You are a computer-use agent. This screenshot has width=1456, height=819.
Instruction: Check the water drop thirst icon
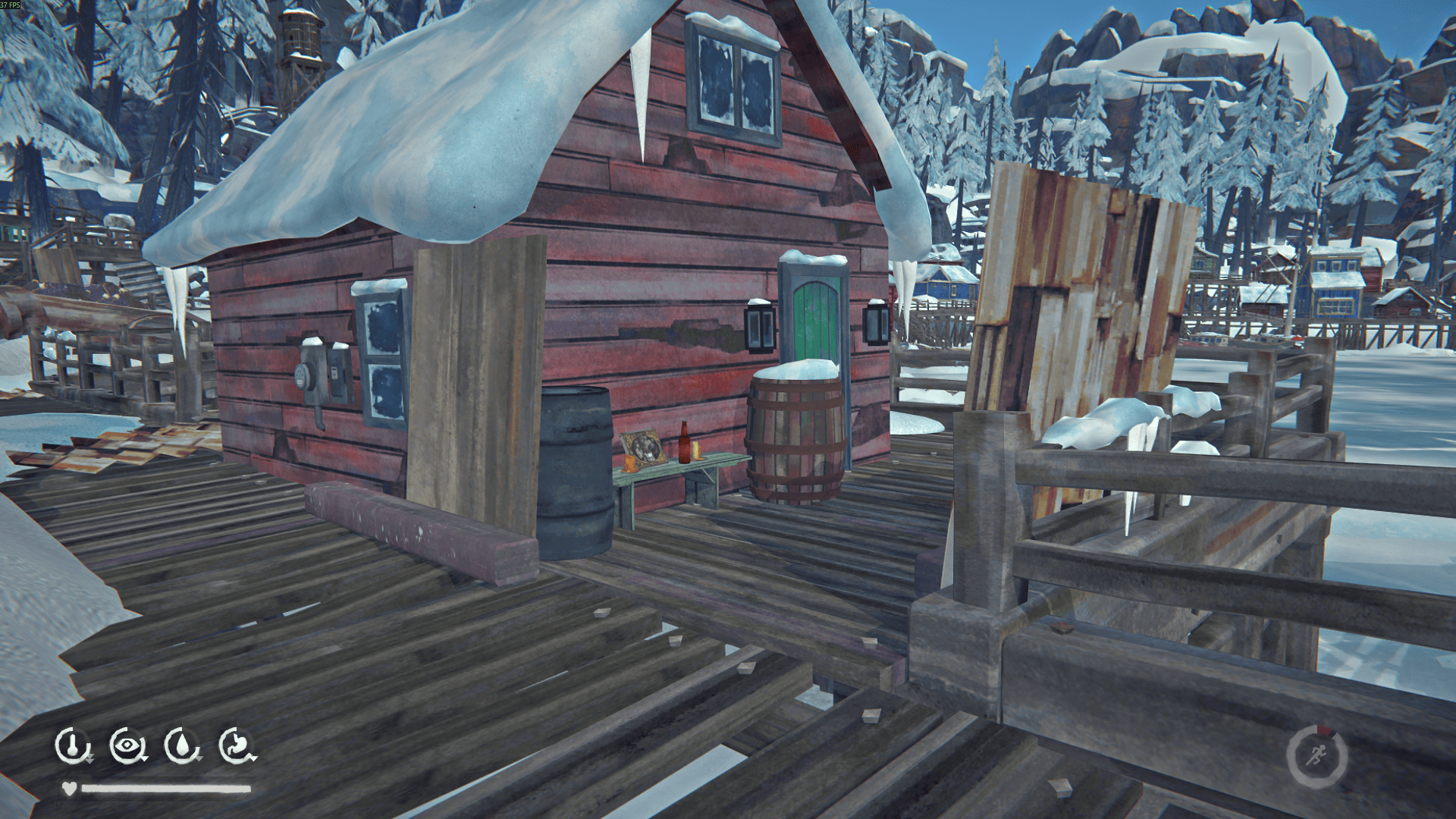182,745
